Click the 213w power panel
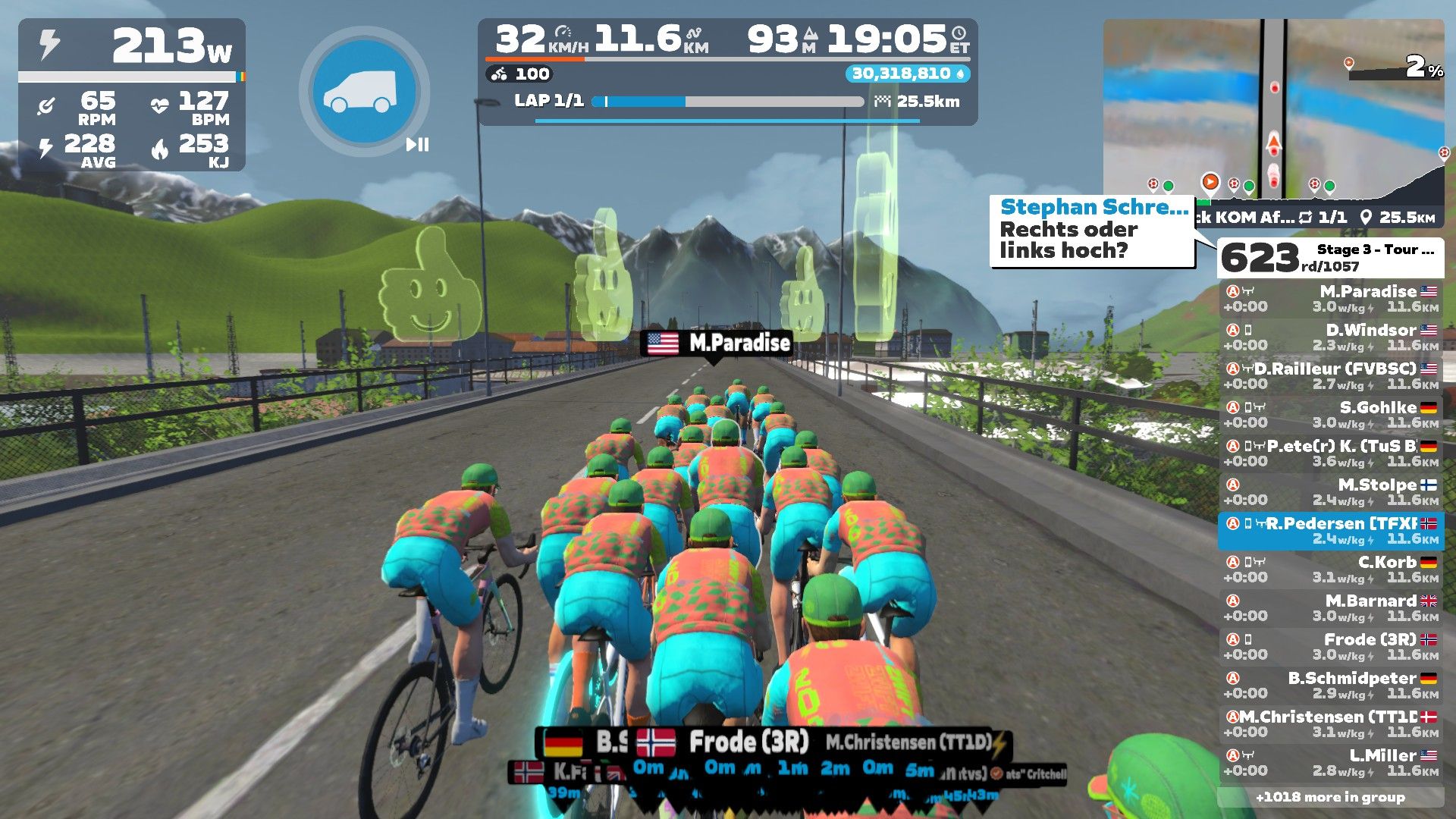The width and height of the screenshot is (1456, 819). [133, 47]
